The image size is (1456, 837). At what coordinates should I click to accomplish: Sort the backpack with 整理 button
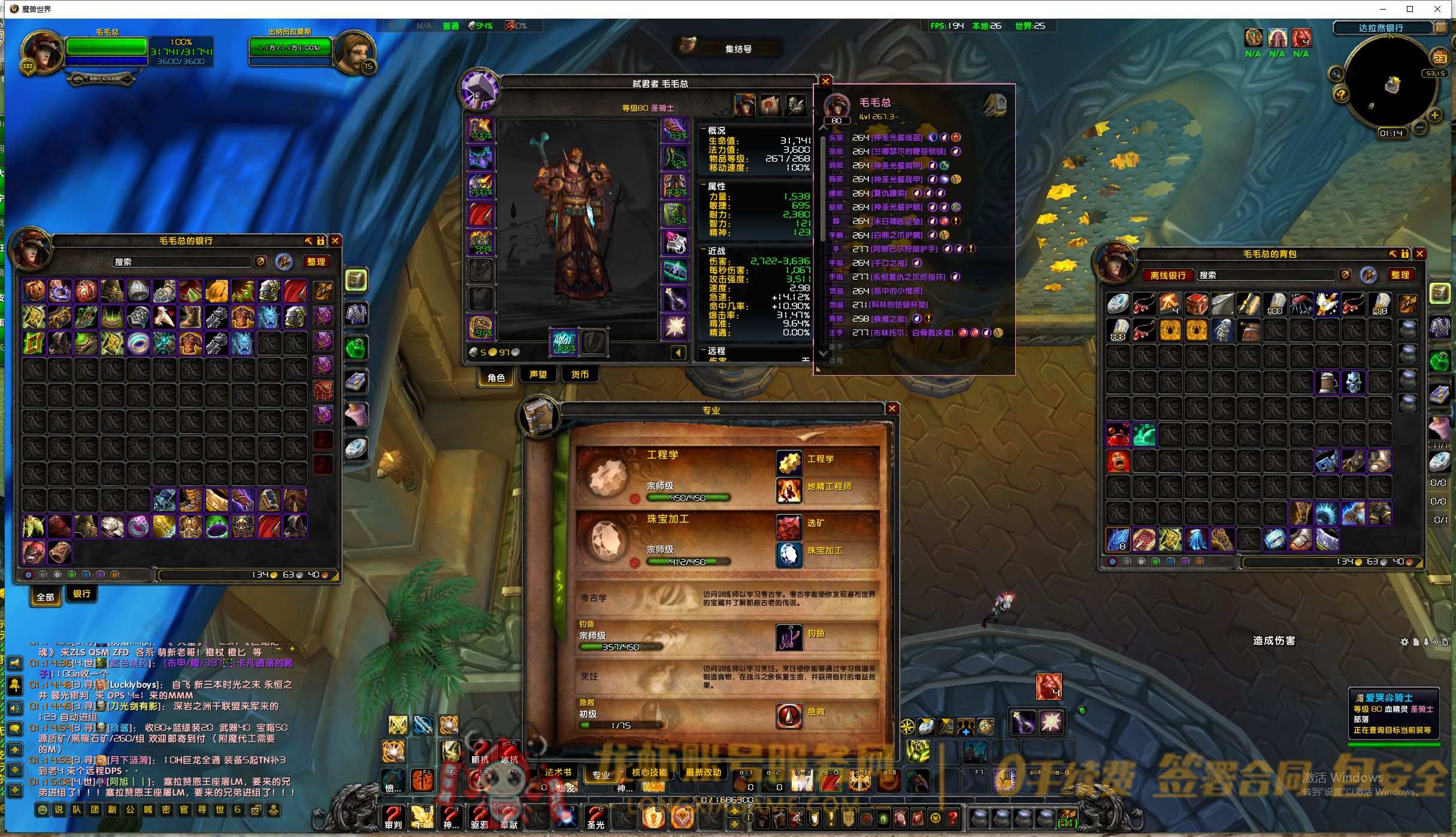(x=1400, y=275)
